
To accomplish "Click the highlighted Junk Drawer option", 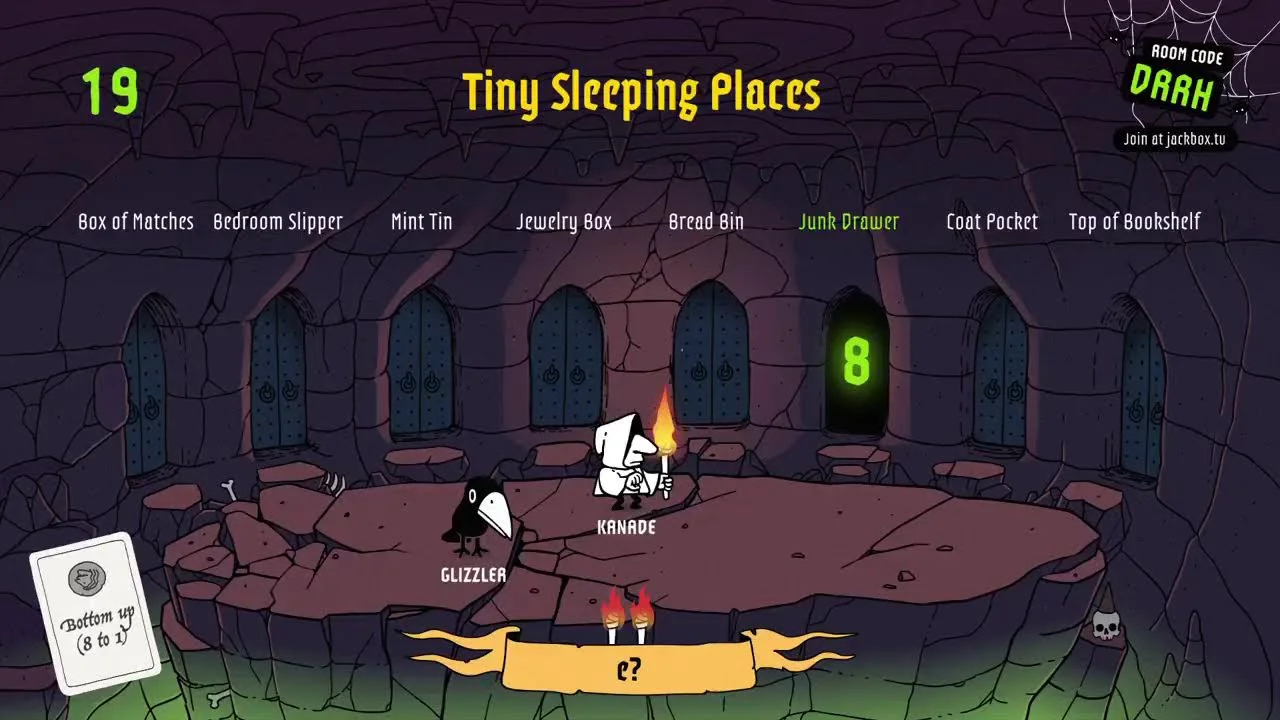I will click(x=849, y=222).
